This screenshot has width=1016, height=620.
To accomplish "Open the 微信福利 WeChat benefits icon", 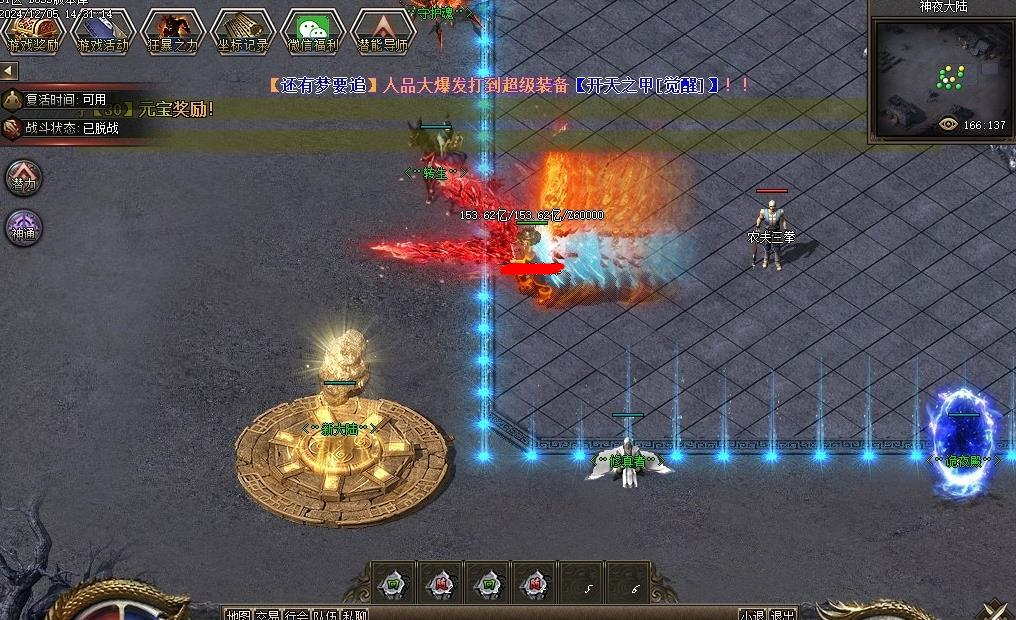I will click(x=313, y=31).
